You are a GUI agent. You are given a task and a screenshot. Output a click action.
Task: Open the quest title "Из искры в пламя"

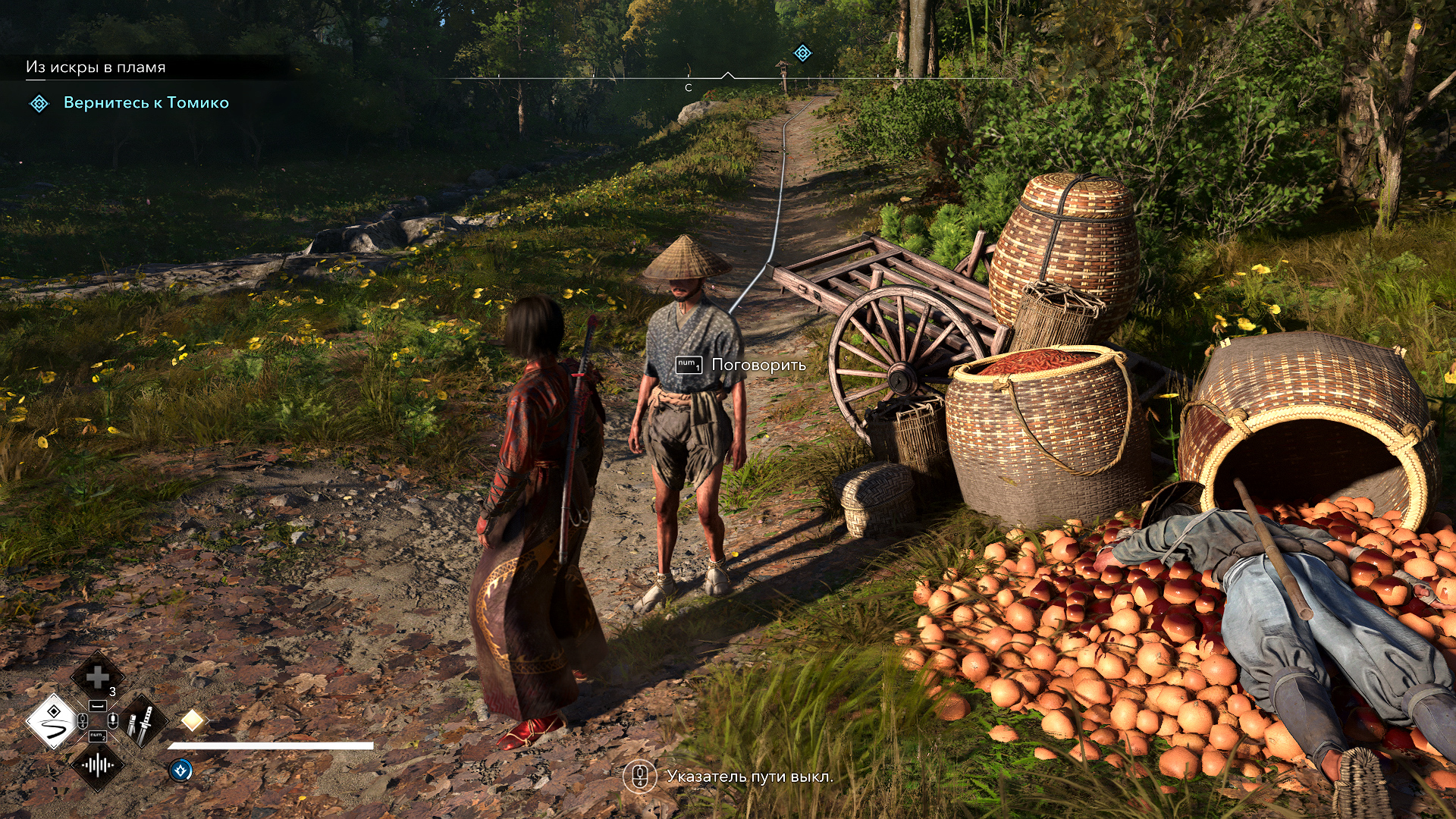click(x=96, y=67)
